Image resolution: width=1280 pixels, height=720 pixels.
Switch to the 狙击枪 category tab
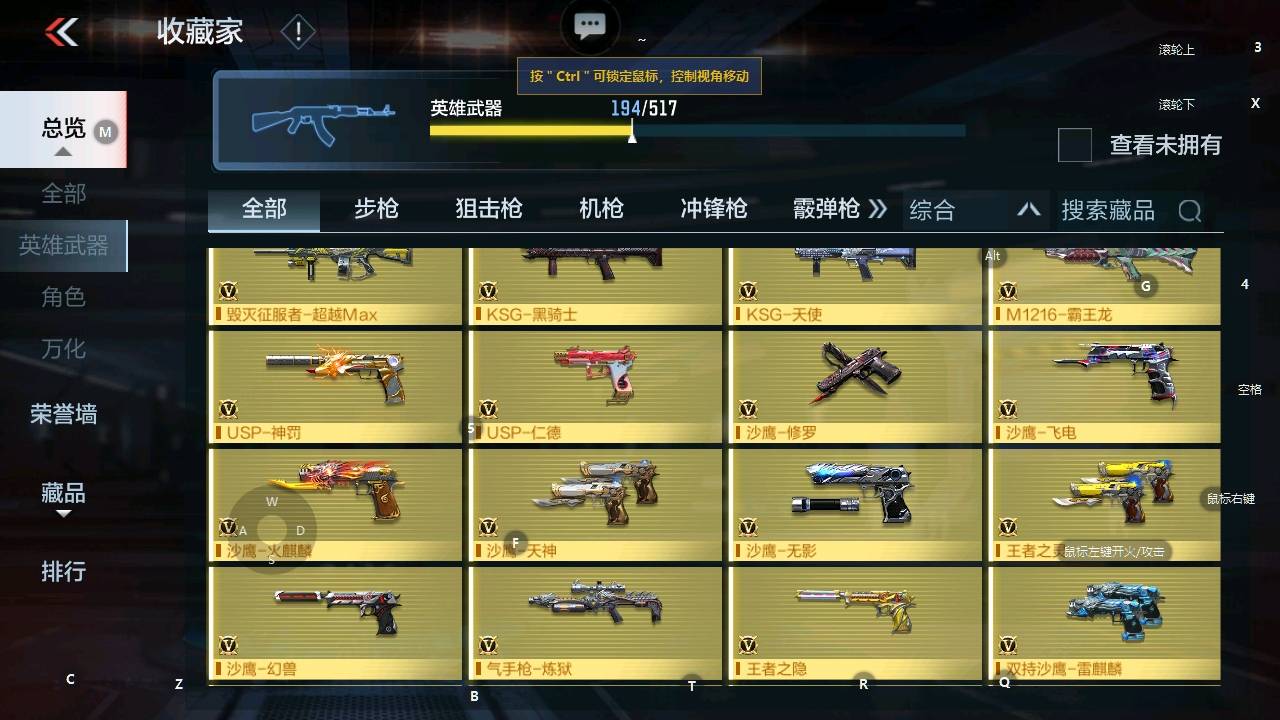[488, 210]
